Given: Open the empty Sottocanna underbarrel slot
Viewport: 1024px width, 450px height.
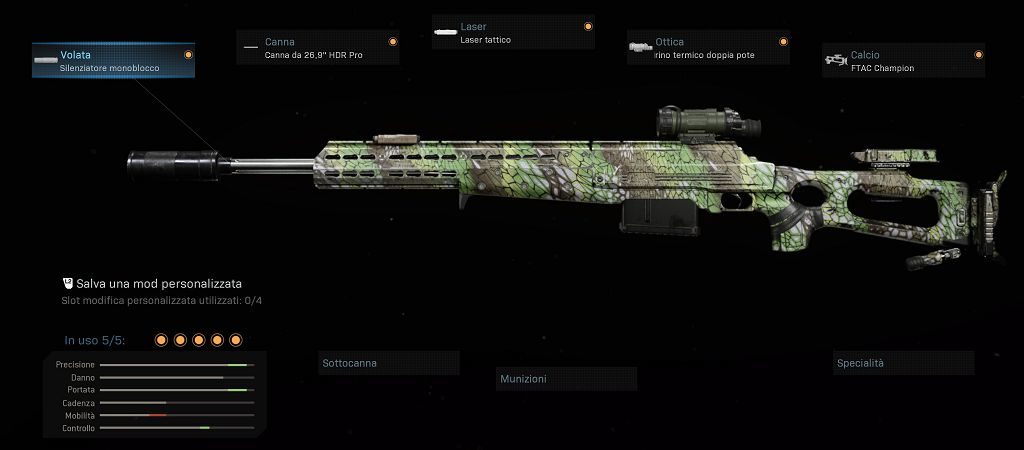Looking at the screenshot, I should tap(389, 363).
